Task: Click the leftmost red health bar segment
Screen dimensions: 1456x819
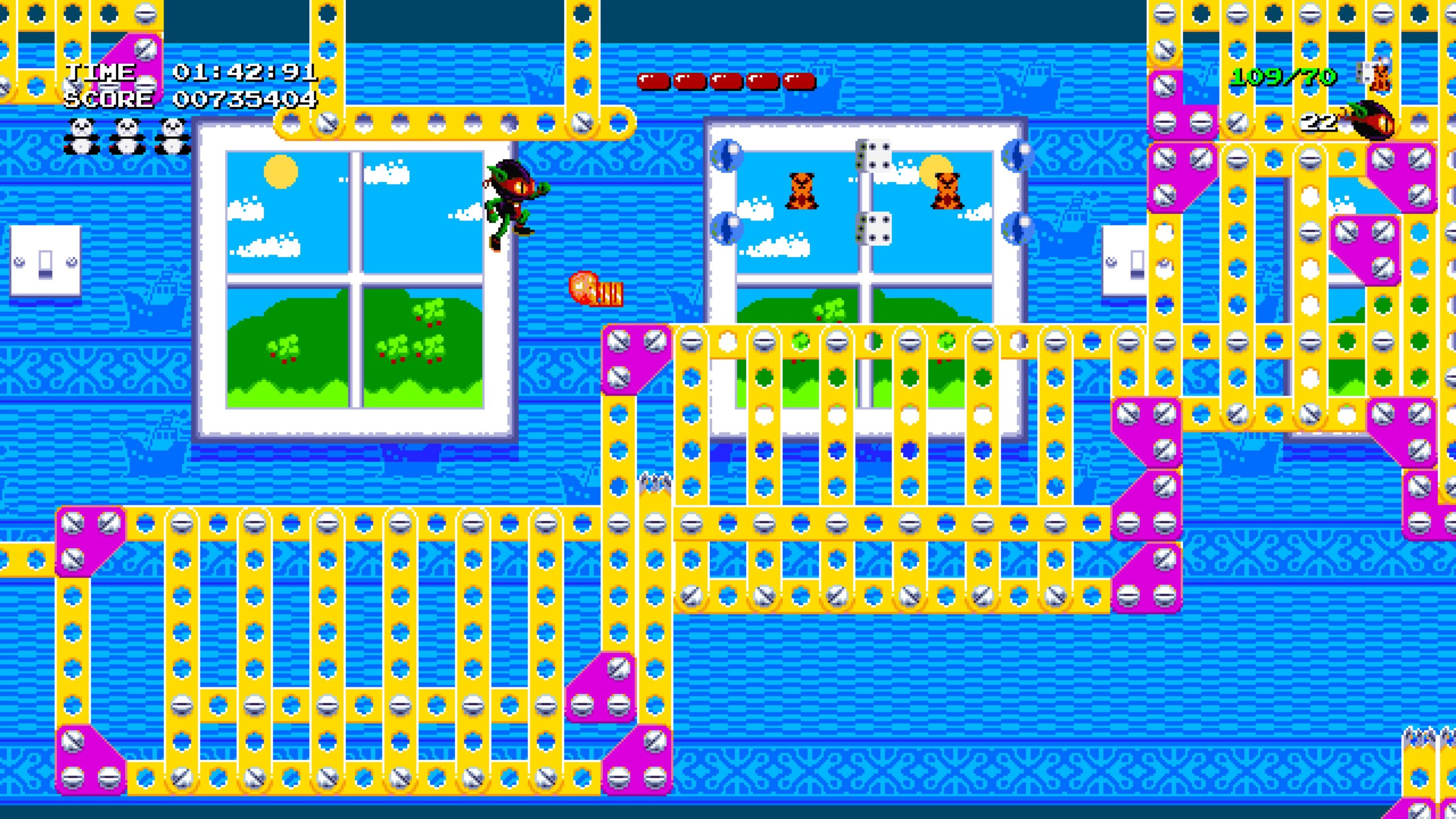Action: click(653, 81)
